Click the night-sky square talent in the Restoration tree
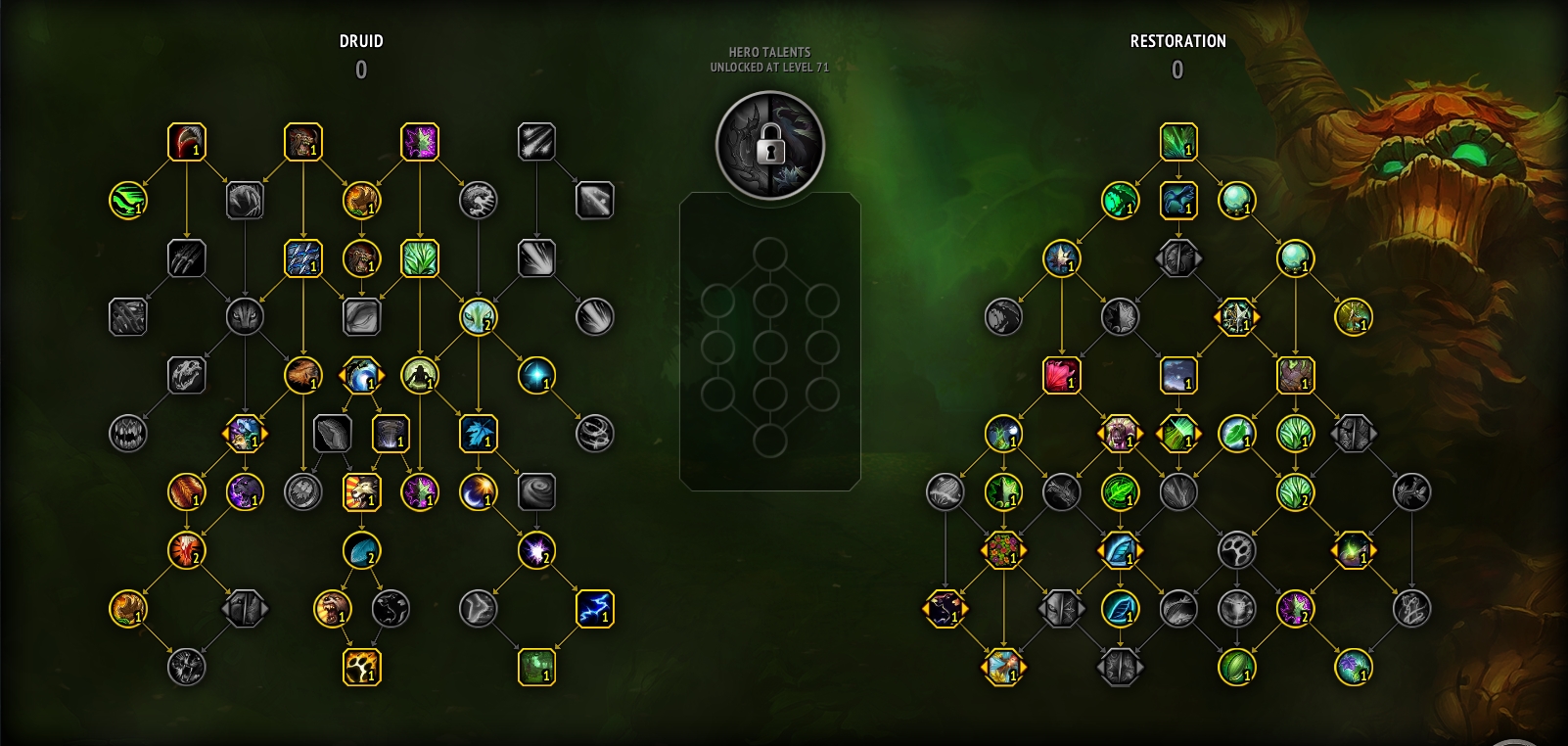This screenshot has width=1568, height=746. coord(1179,377)
